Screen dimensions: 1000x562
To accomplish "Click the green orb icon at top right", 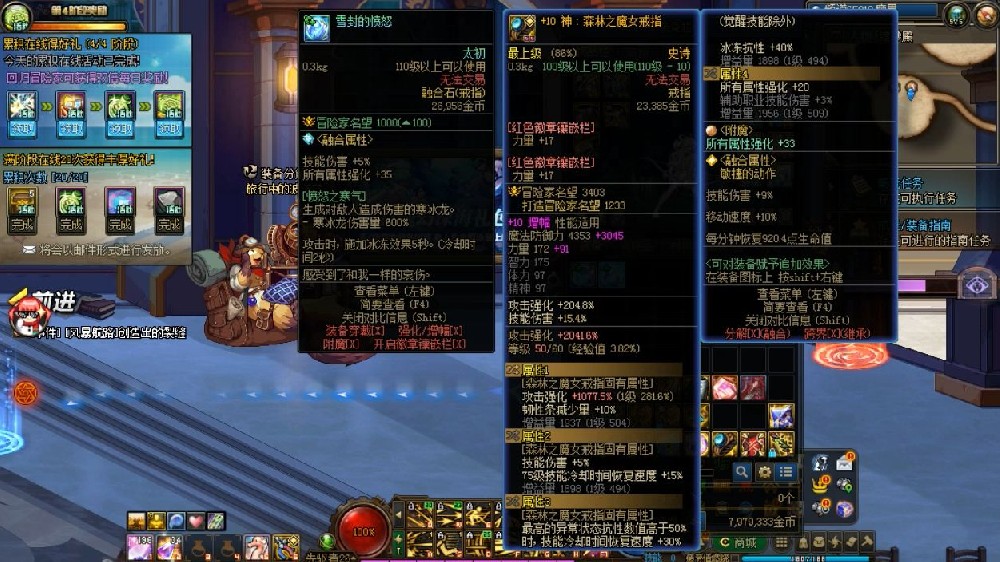I will [957, 14].
